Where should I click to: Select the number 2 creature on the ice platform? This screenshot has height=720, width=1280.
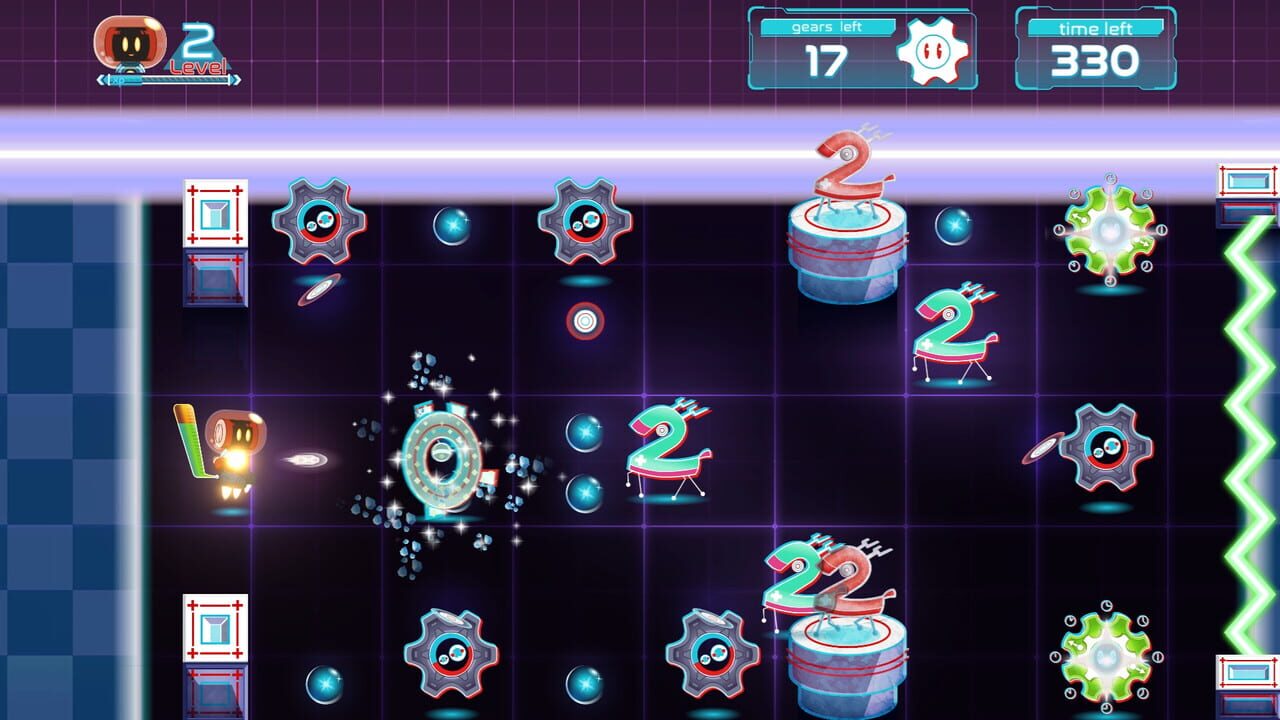pyautogui.click(x=843, y=170)
